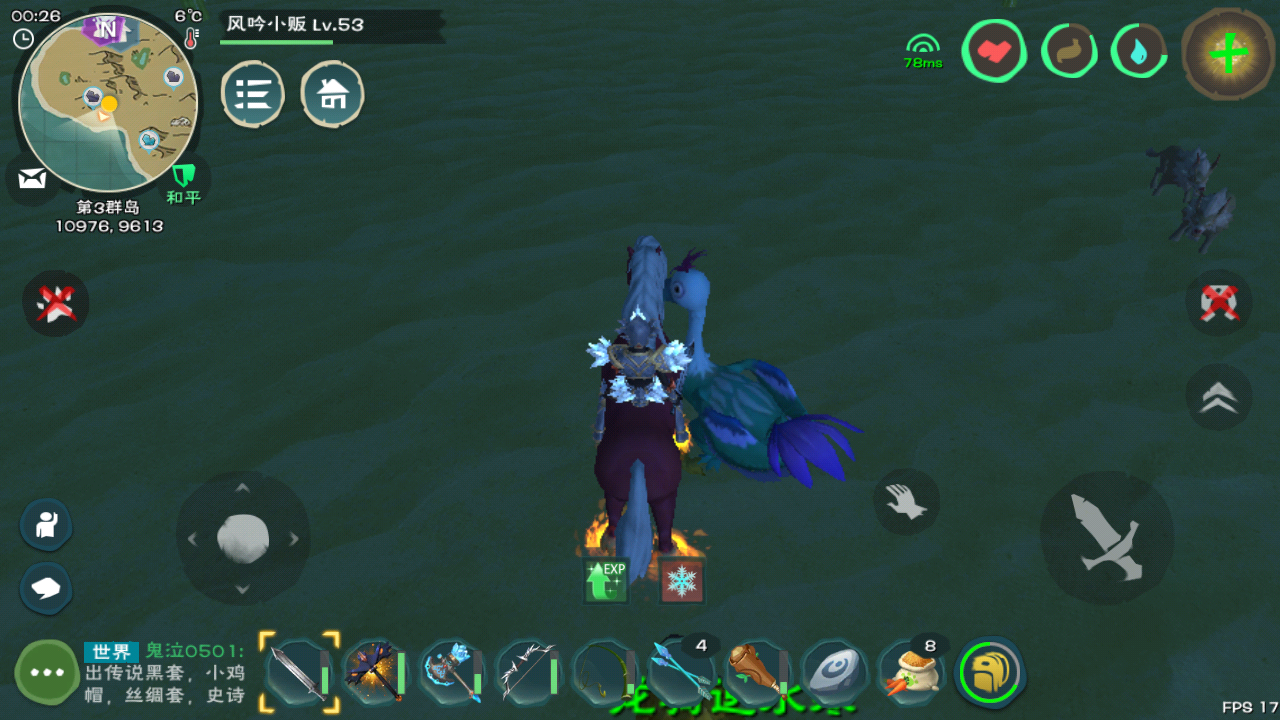Open the list menu button
This screenshot has width=1280, height=720.
coord(252,94)
